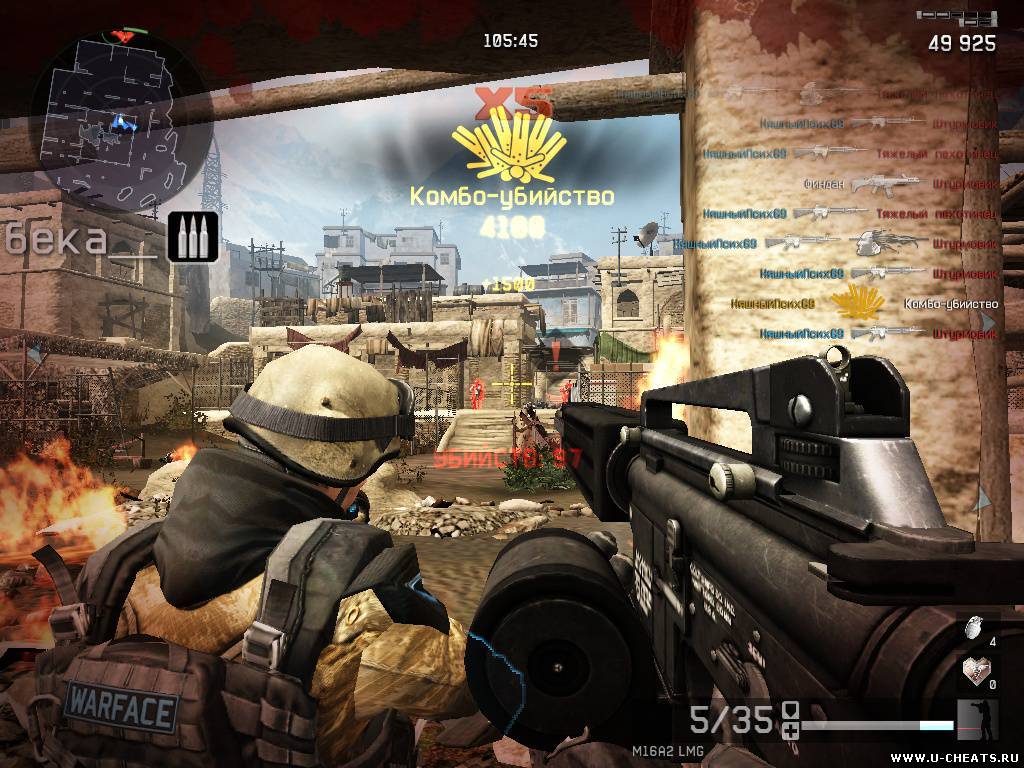1024x768 pixels.
Task: Click the fire mode icon beside ammo
Action: point(790,718)
